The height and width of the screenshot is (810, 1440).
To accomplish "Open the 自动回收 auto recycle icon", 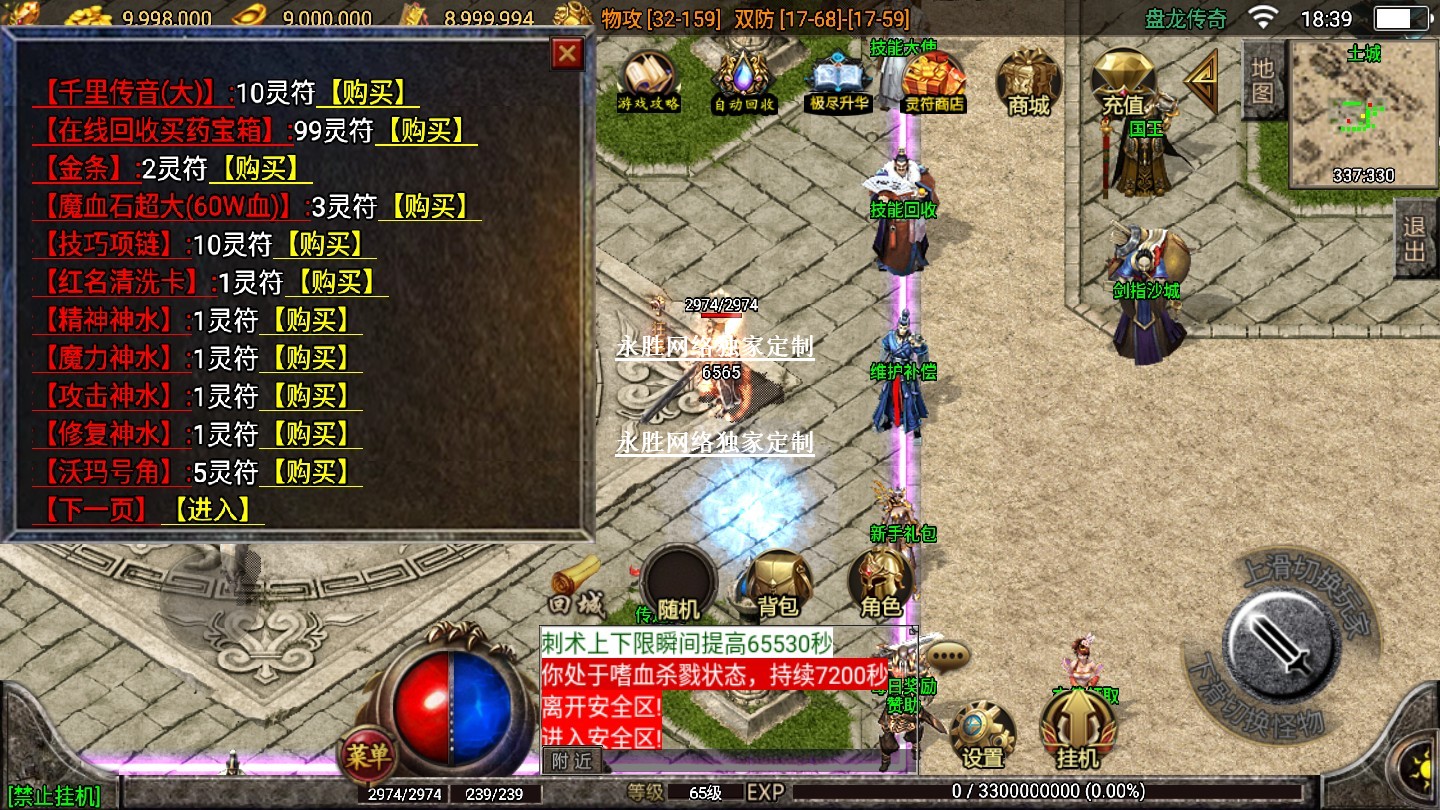I will coord(743,81).
